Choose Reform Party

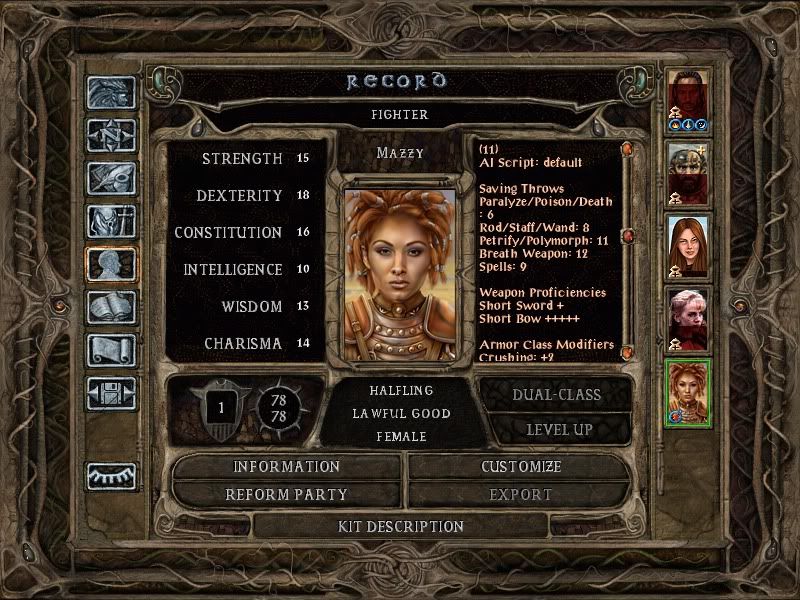tap(287, 494)
